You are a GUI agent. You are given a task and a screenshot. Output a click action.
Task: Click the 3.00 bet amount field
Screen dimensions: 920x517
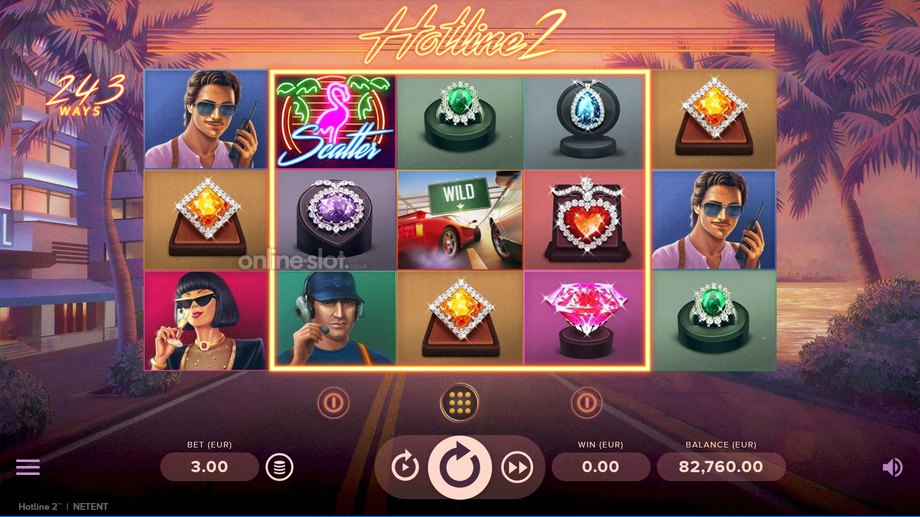pos(209,466)
